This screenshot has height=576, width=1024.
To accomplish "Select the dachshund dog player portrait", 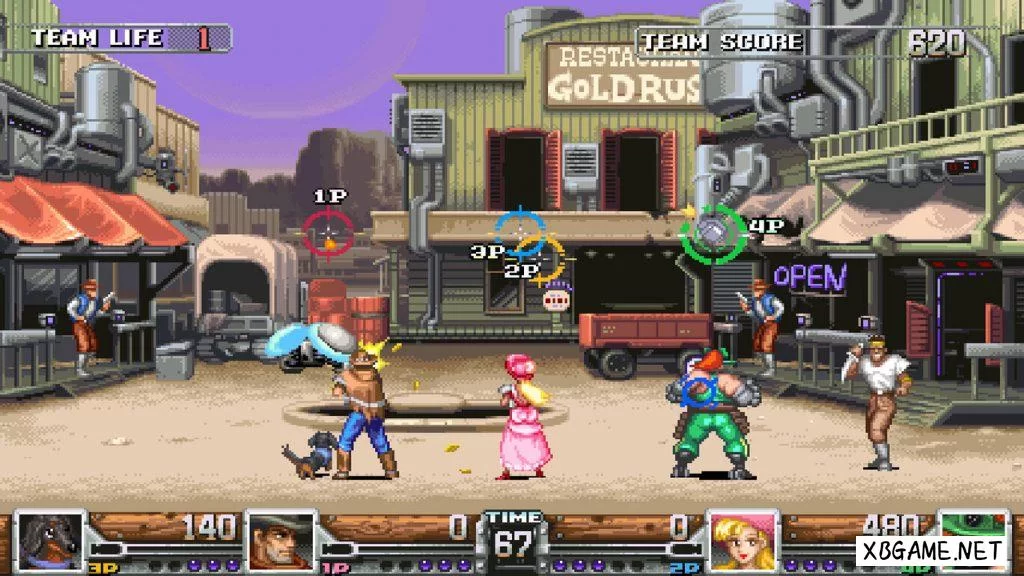I will pyautogui.click(x=51, y=542).
